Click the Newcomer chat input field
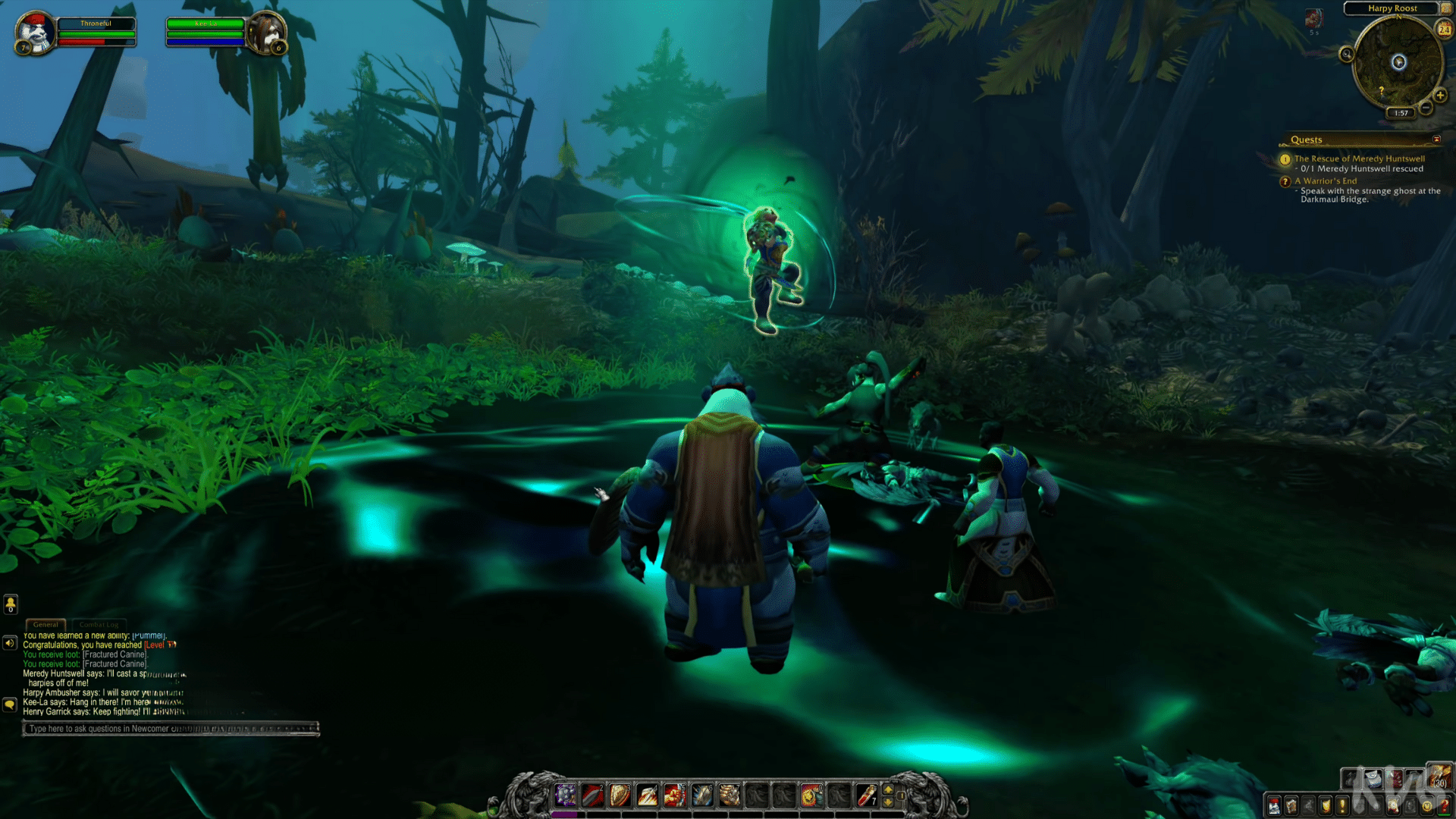1456x819 pixels. click(171, 728)
